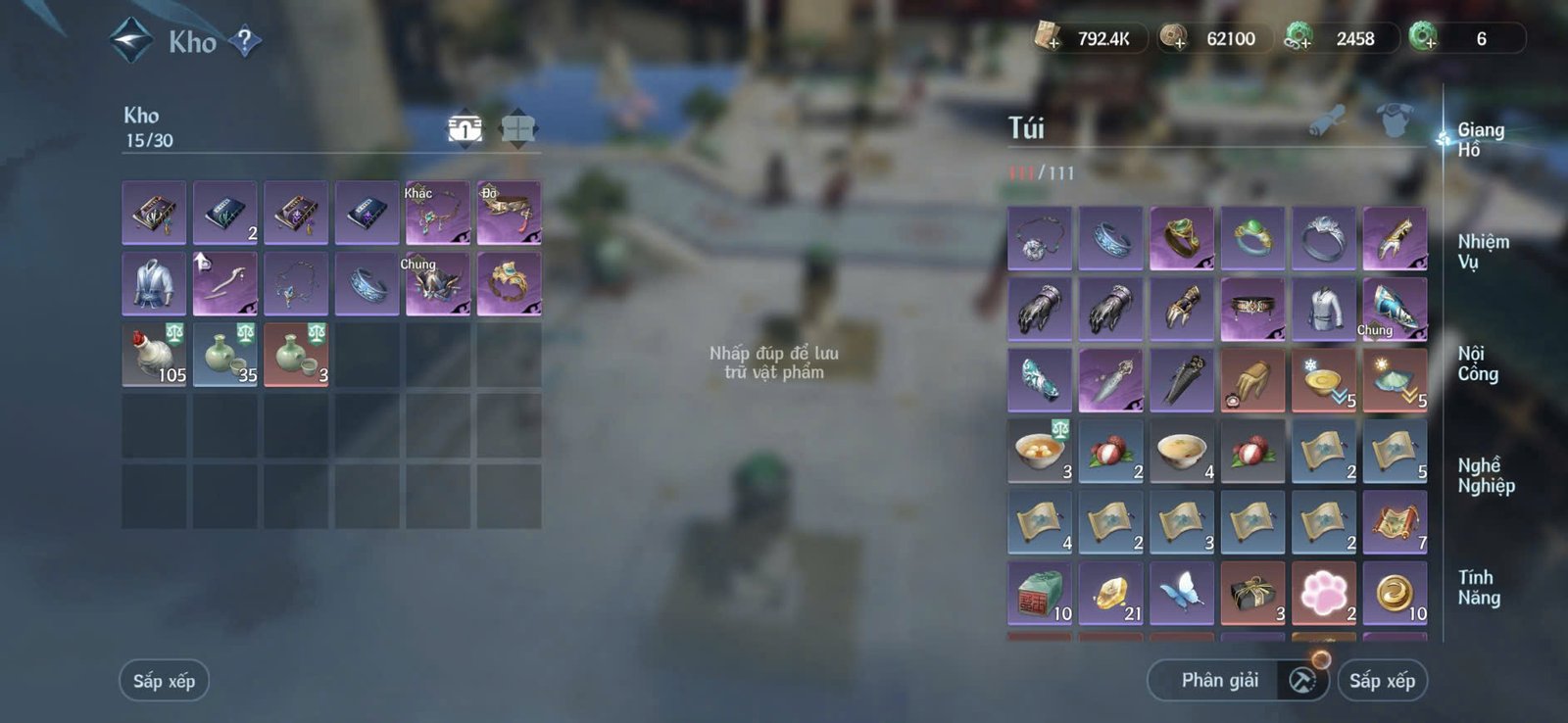1568x723 pixels.
Task: Select the warehouse expansion grid icon
Action: pos(516,127)
